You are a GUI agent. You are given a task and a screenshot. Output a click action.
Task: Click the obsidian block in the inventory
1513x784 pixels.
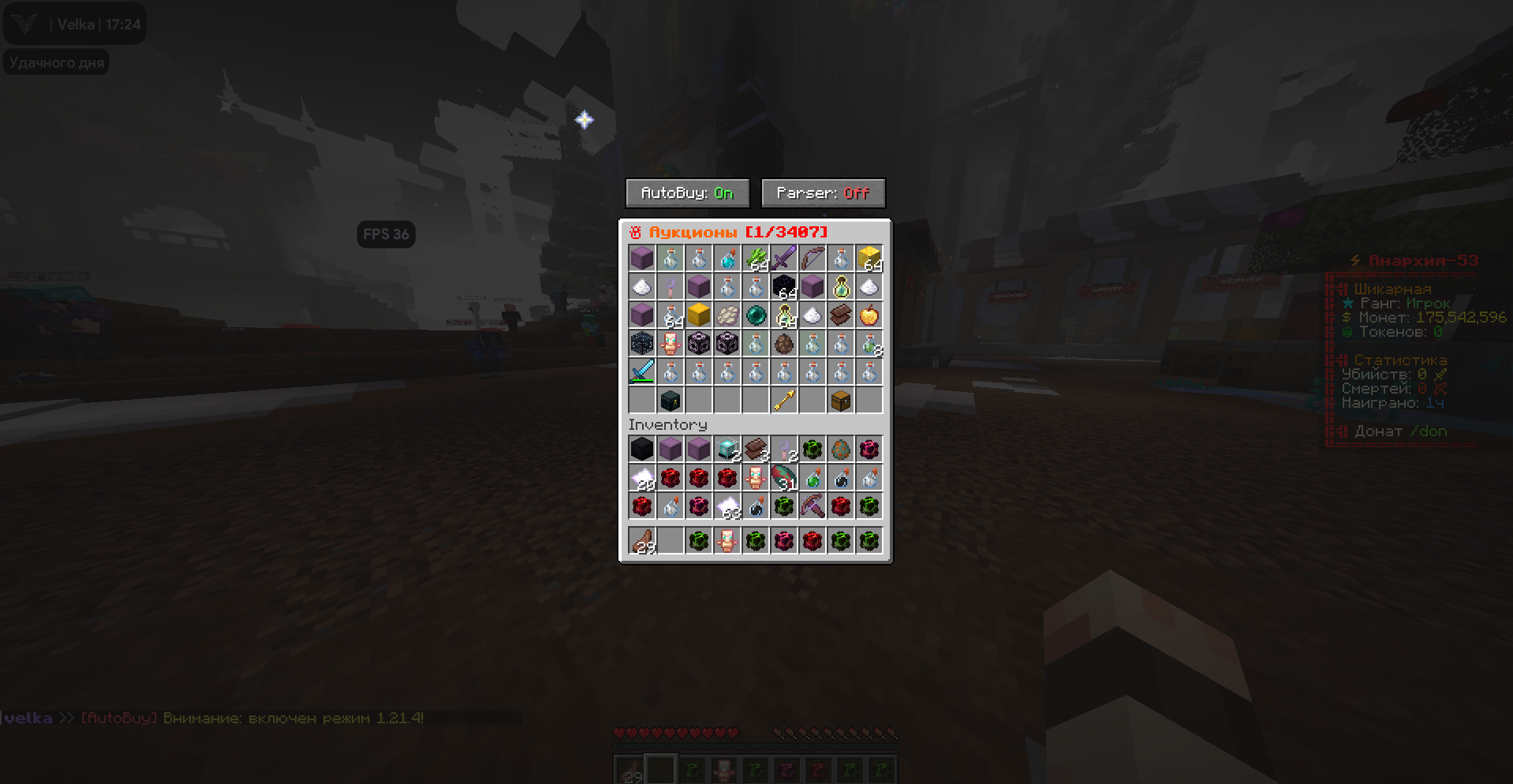coord(641,449)
